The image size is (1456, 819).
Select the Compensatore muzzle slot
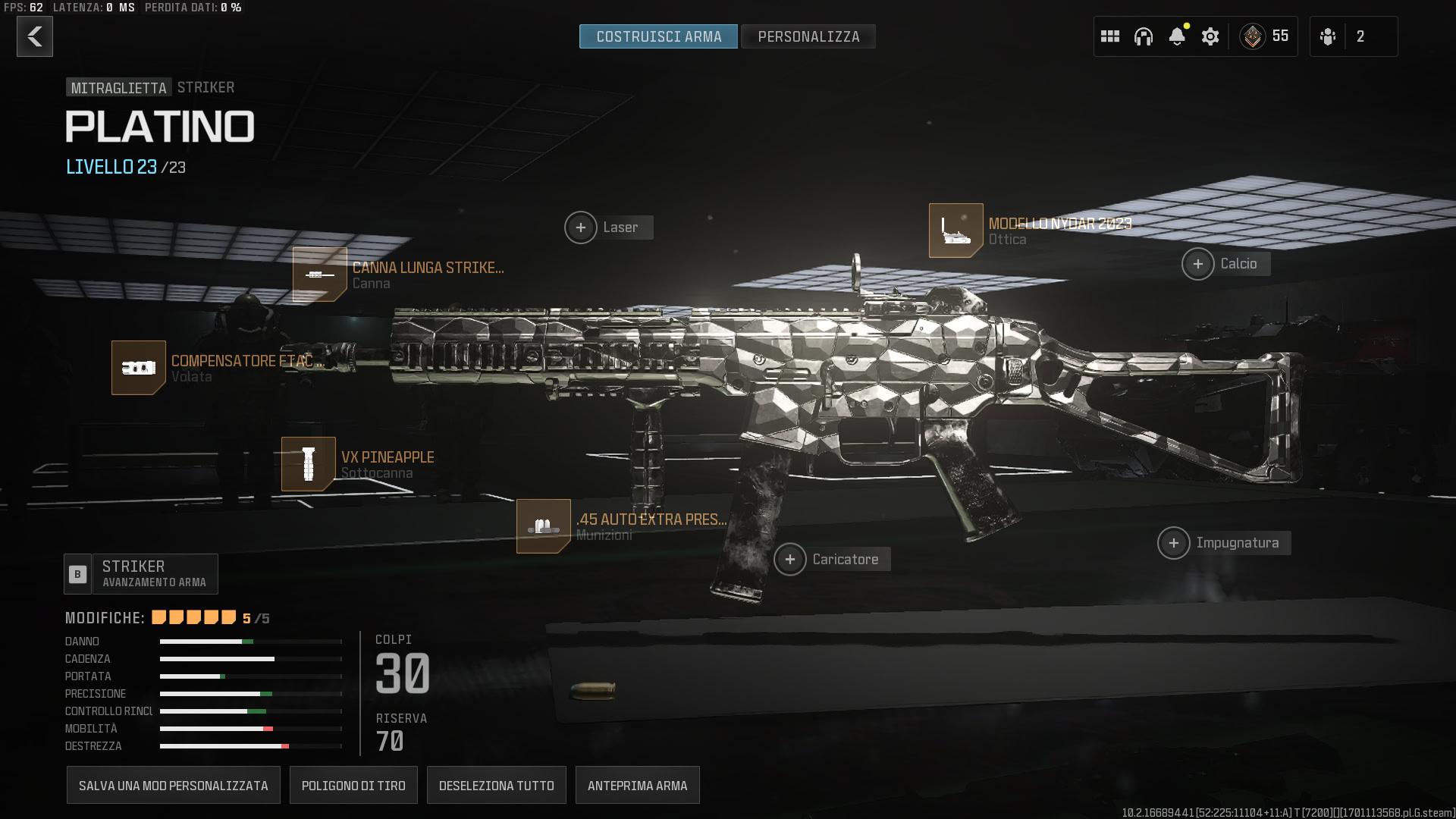(x=139, y=368)
